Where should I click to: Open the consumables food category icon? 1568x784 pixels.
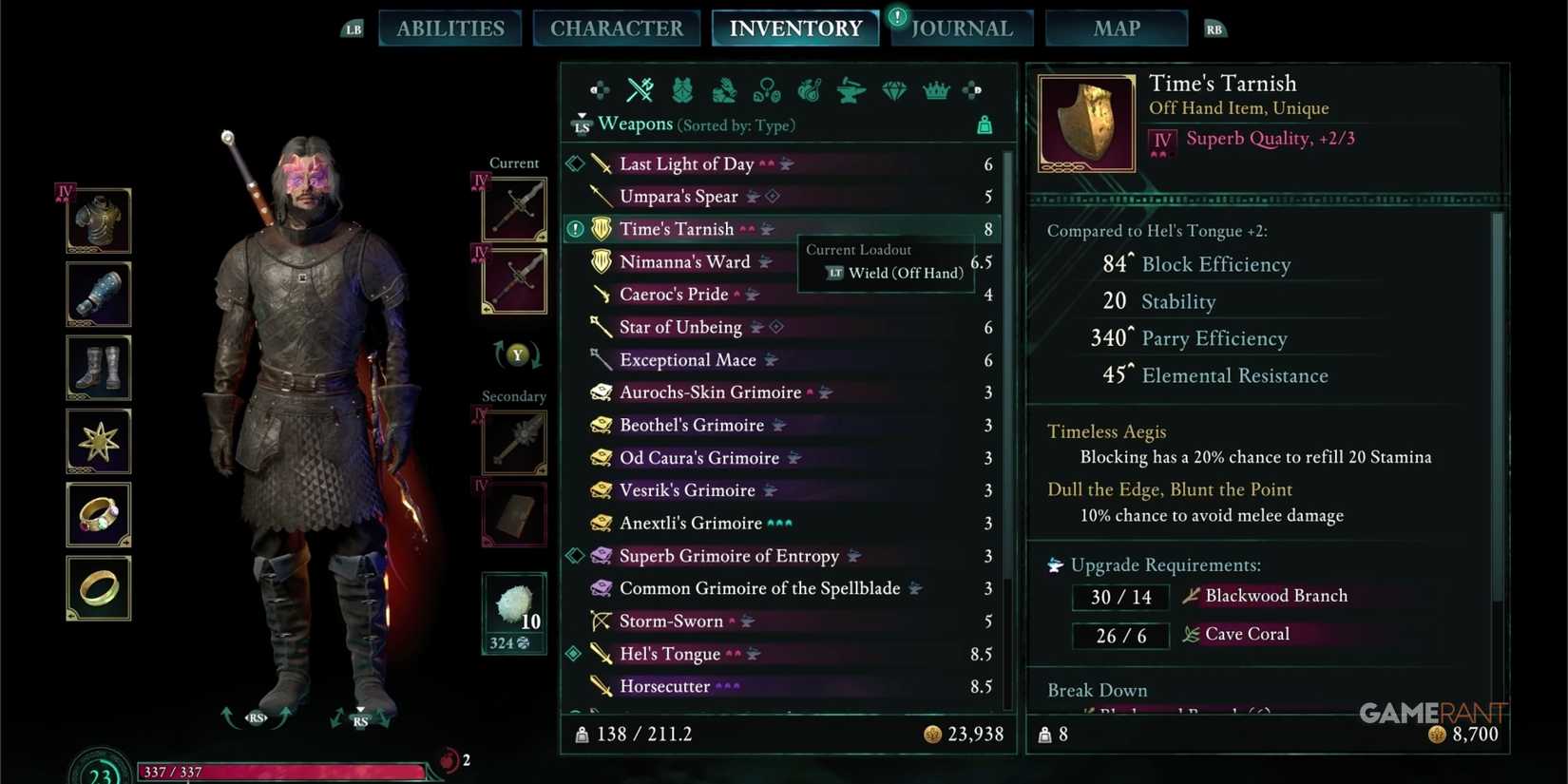[x=808, y=90]
